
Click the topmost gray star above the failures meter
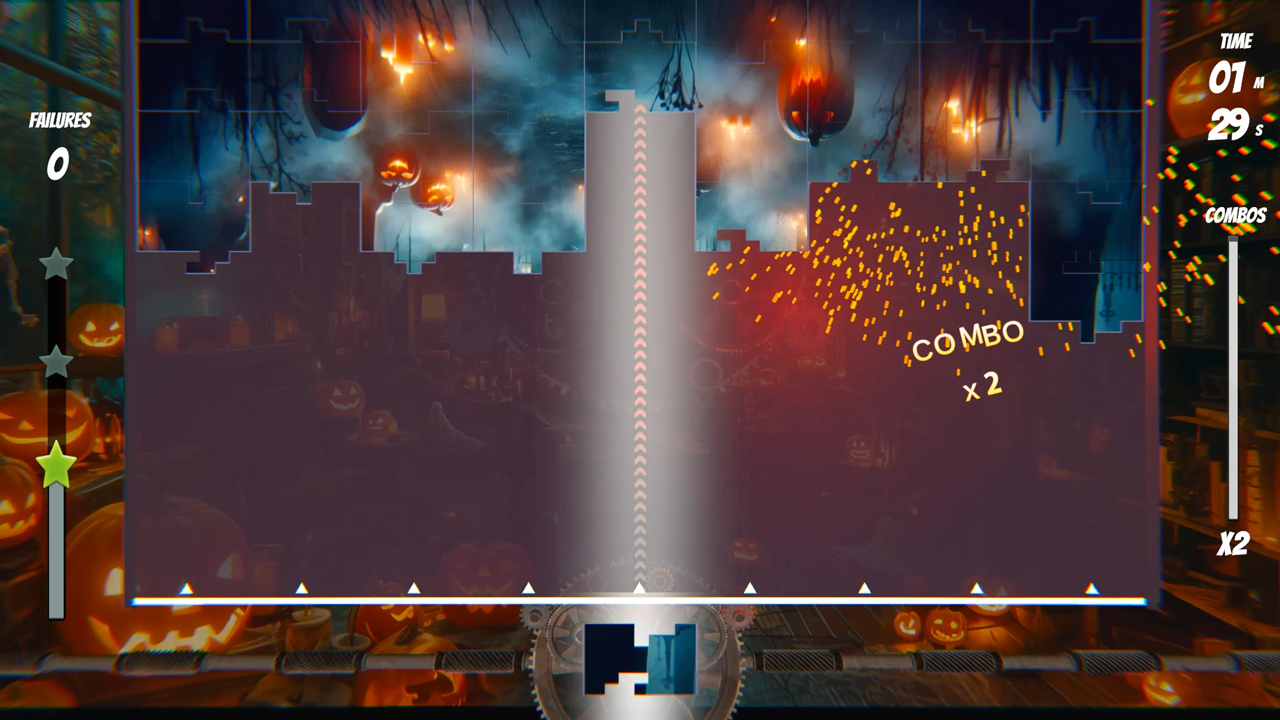[57, 263]
